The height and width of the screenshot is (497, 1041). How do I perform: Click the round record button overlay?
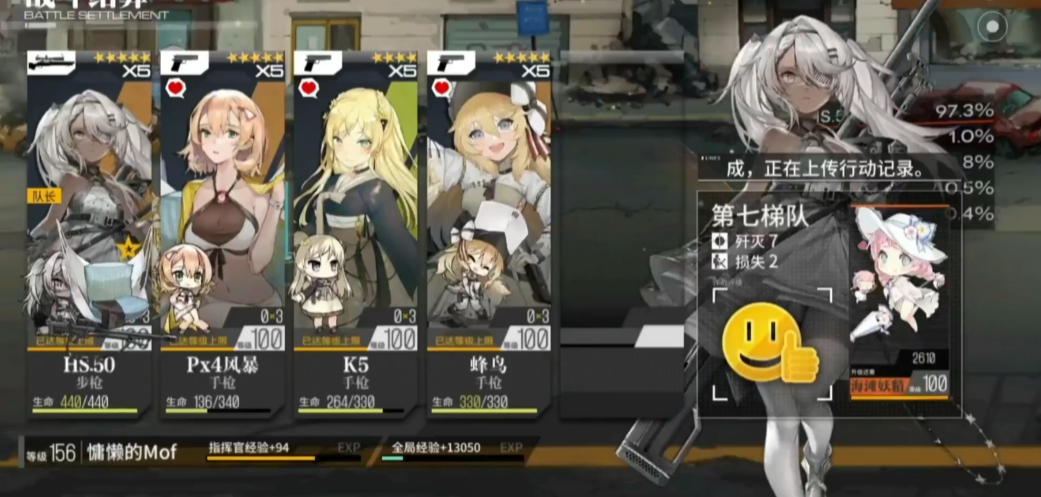coord(991,26)
